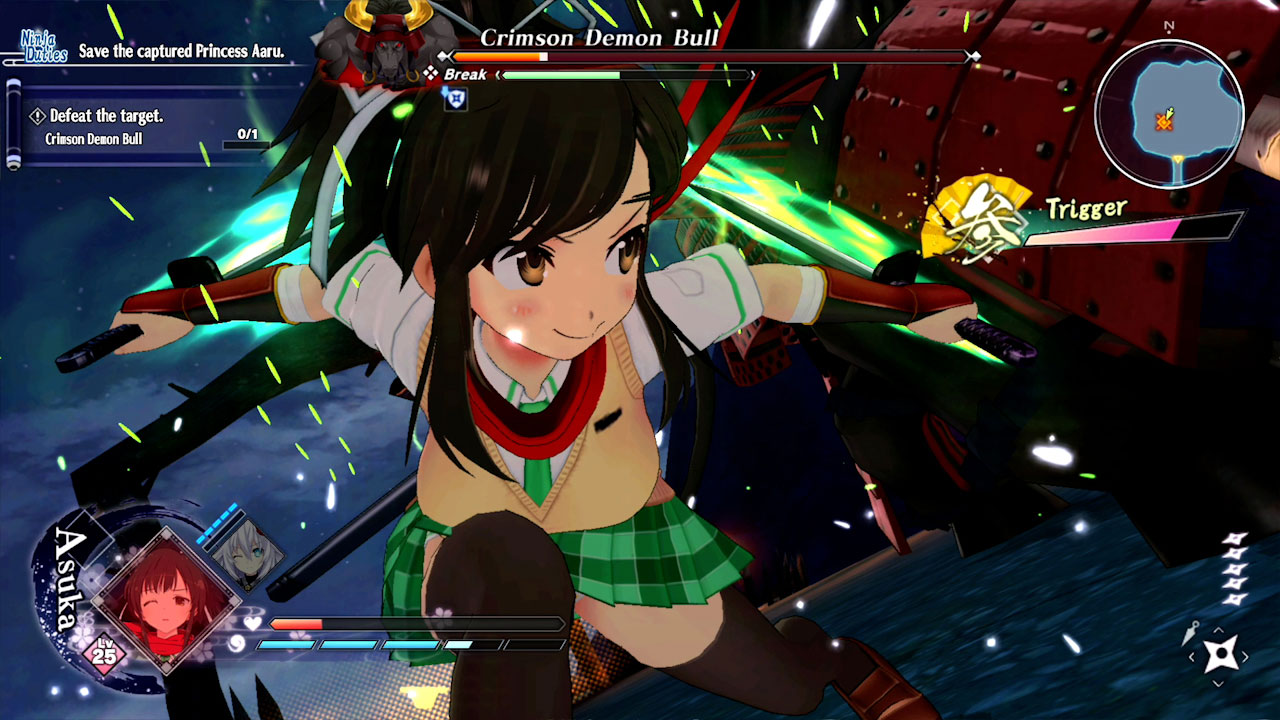1280x720 pixels.
Task: Expand the up chevron above the shuriken selector
Action: [1217, 630]
